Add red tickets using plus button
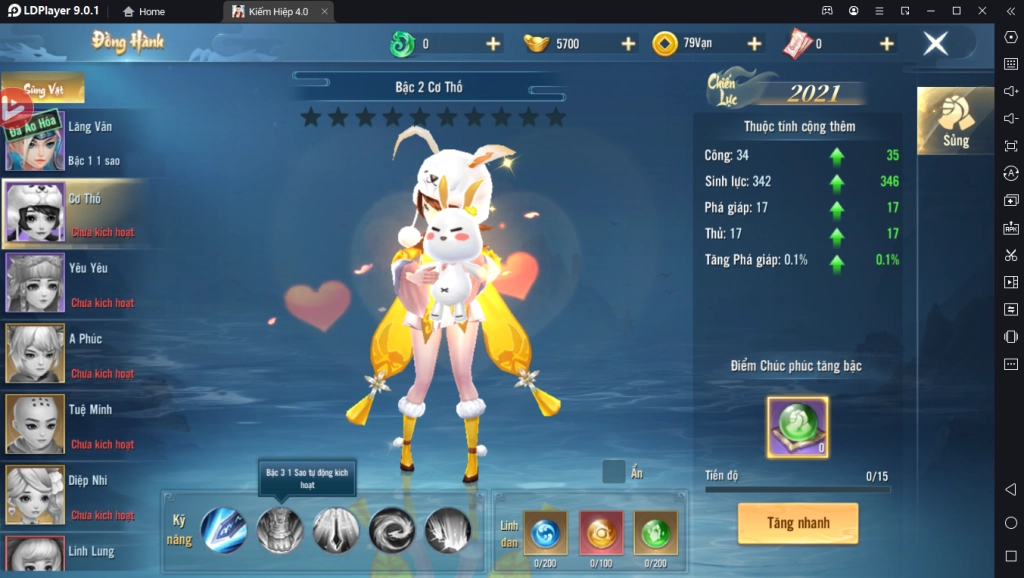Screen dimensions: 1024x578 [x=886, y=44]
